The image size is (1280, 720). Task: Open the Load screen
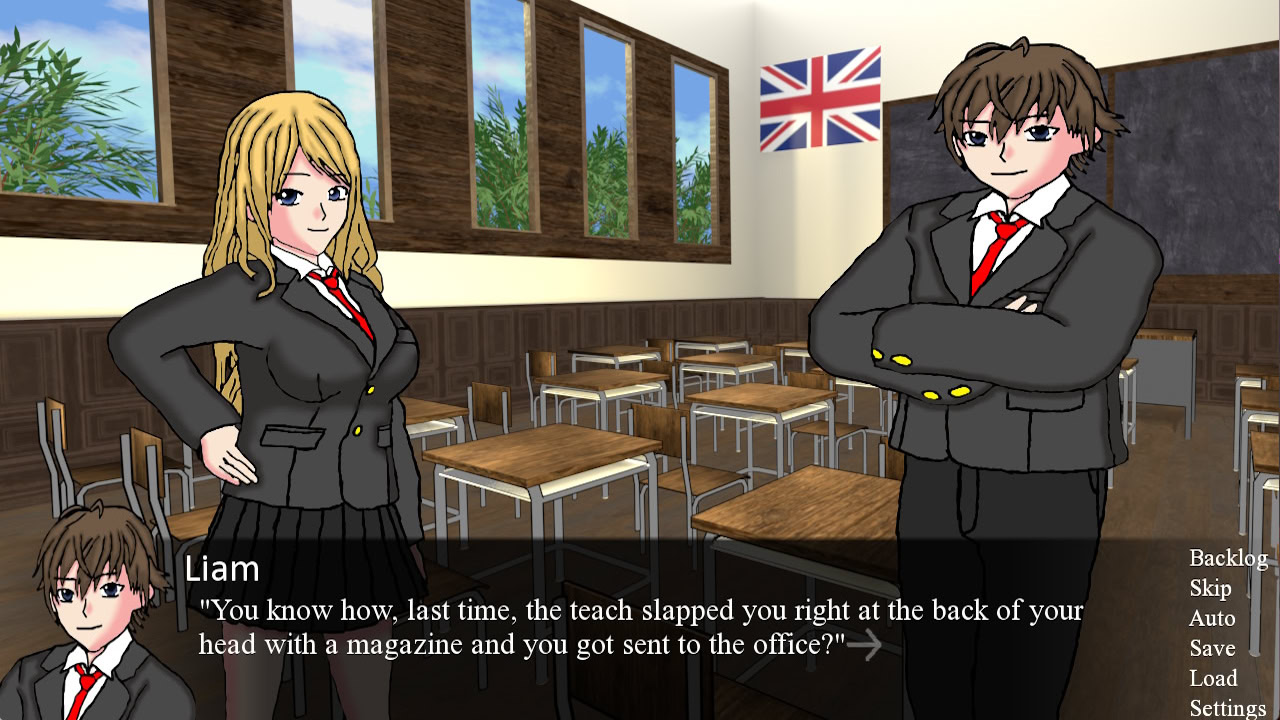coord(1215,679)
